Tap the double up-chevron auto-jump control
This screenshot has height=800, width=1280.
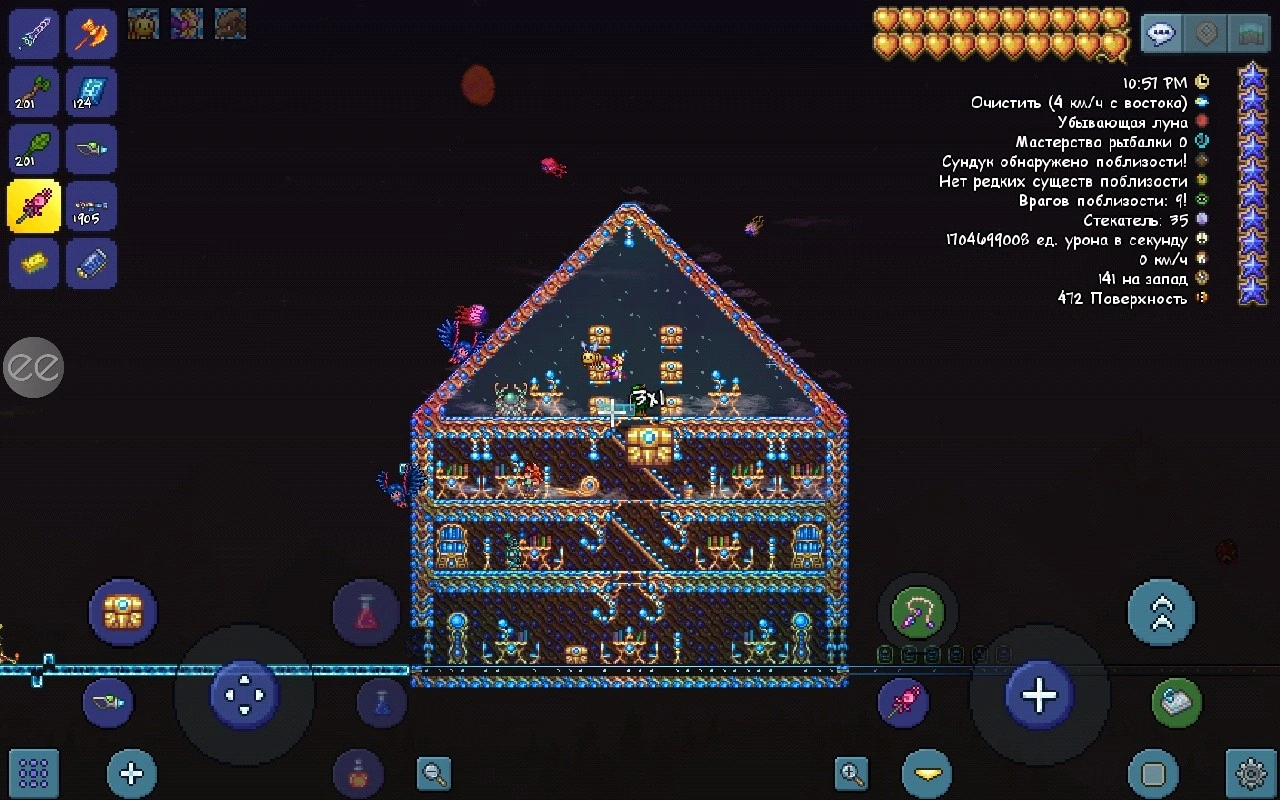(x=1161, y=612)
